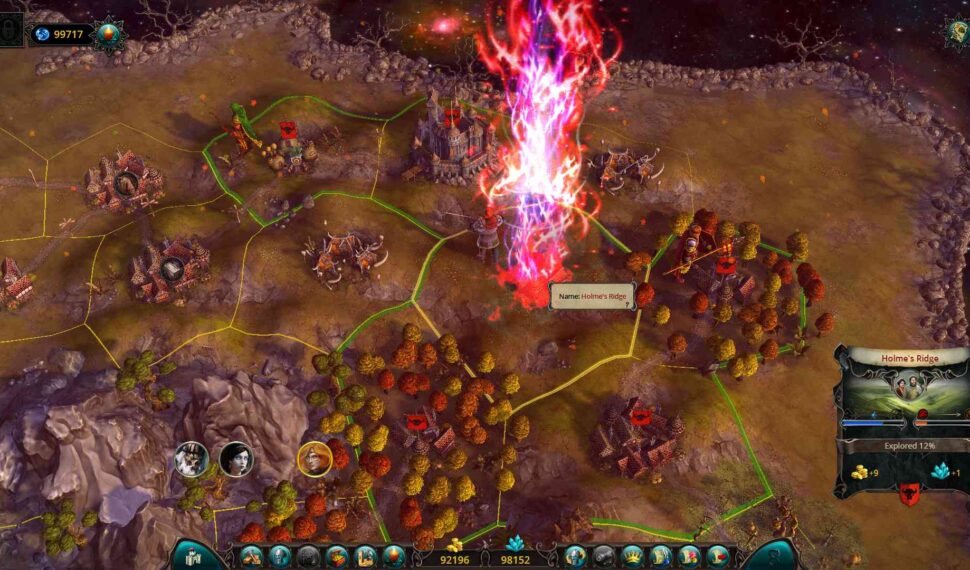The height and width of the screenshot is (570, 970).
Task: Click the padlock icon in the top-left corner
Action: click(x=10, y=30)
